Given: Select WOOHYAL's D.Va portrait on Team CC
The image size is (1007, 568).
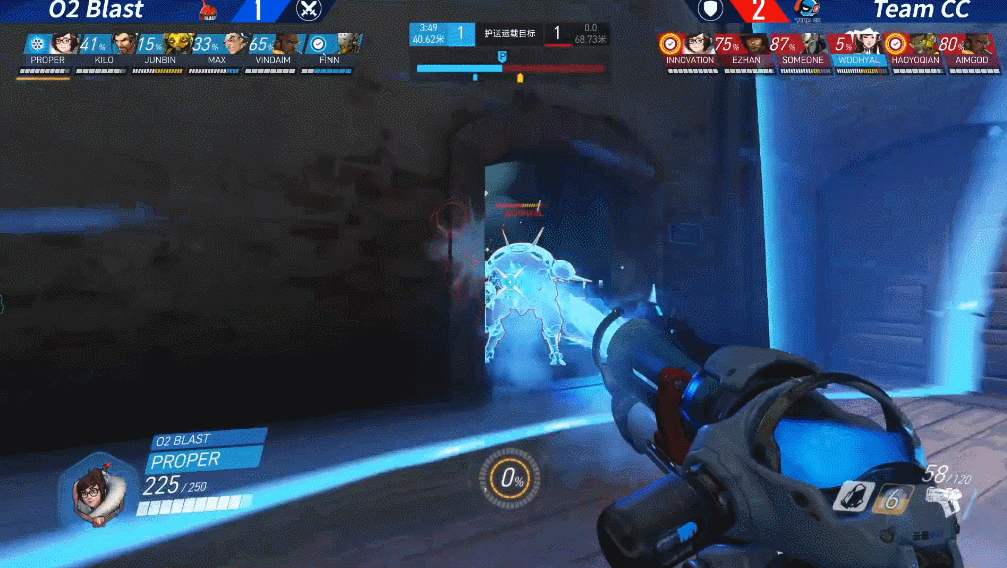Looking at the screenshot, I should [x=867, y=45].
